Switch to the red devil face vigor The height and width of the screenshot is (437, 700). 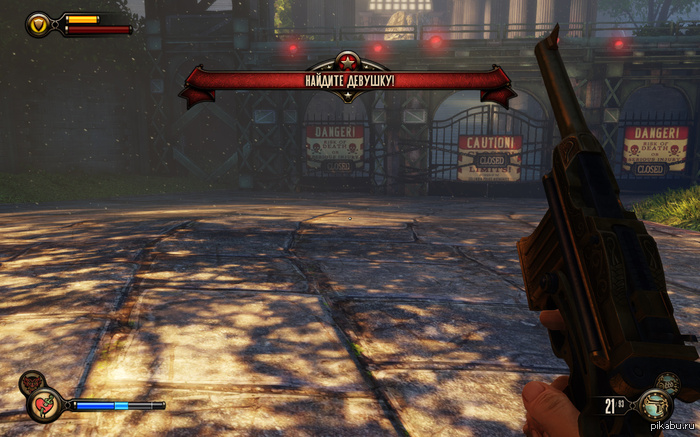(x=32, y=381)
